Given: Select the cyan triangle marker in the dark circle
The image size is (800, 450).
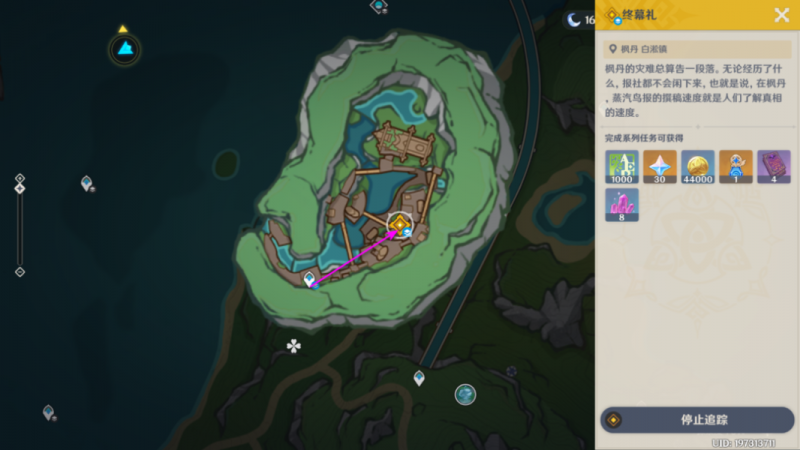Looking at the screenshot, I should pyautogui.click(x=125, y=48).
